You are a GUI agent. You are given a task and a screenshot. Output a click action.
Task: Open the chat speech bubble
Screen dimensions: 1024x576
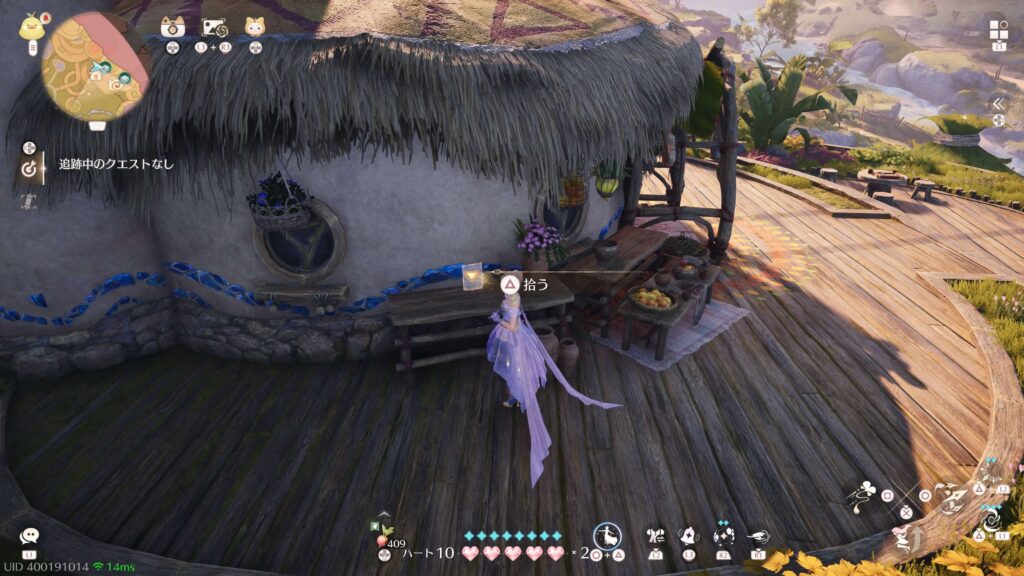(29, 537)
